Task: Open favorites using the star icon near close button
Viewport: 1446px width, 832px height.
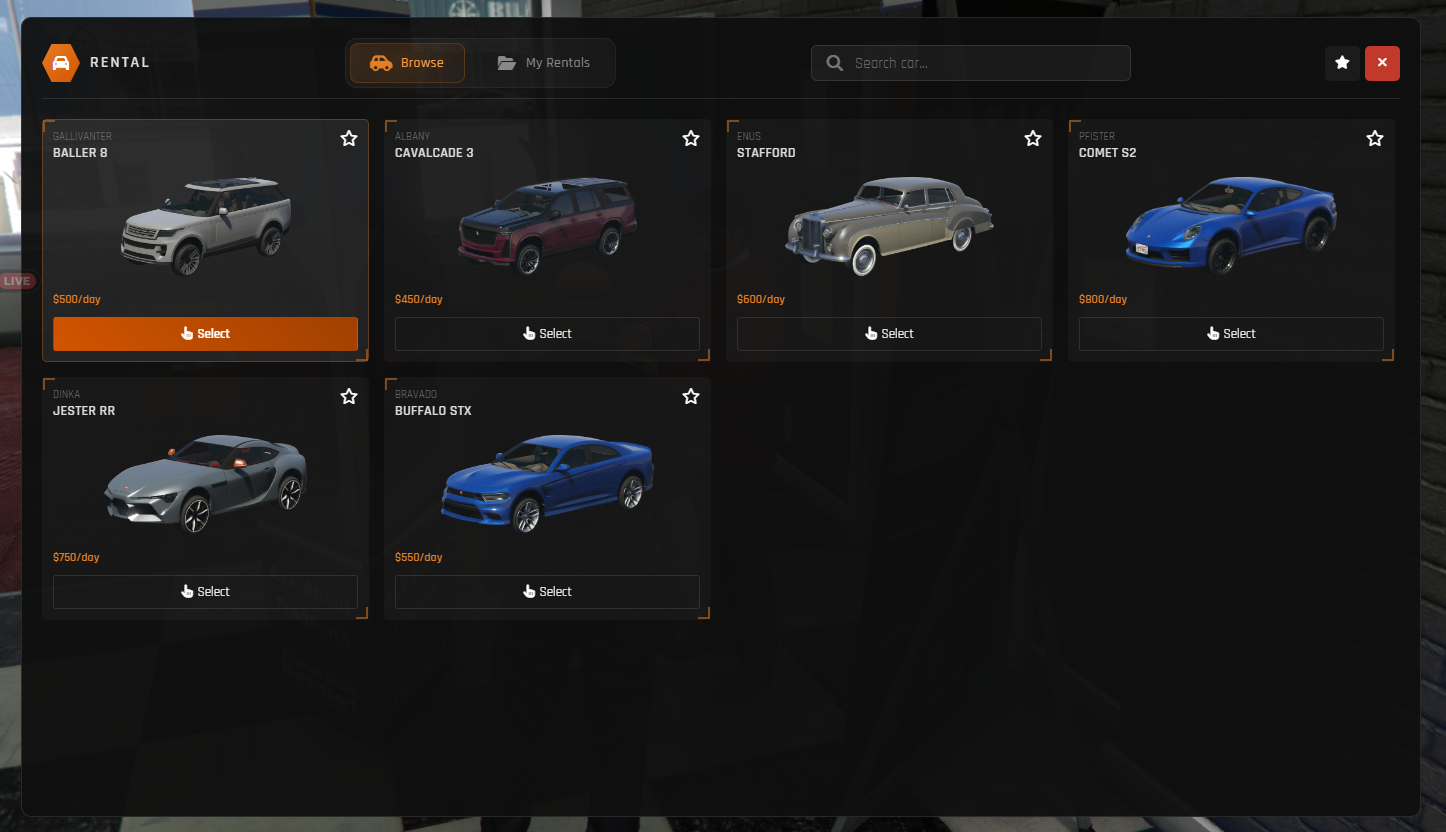Action: point(1342,62)
